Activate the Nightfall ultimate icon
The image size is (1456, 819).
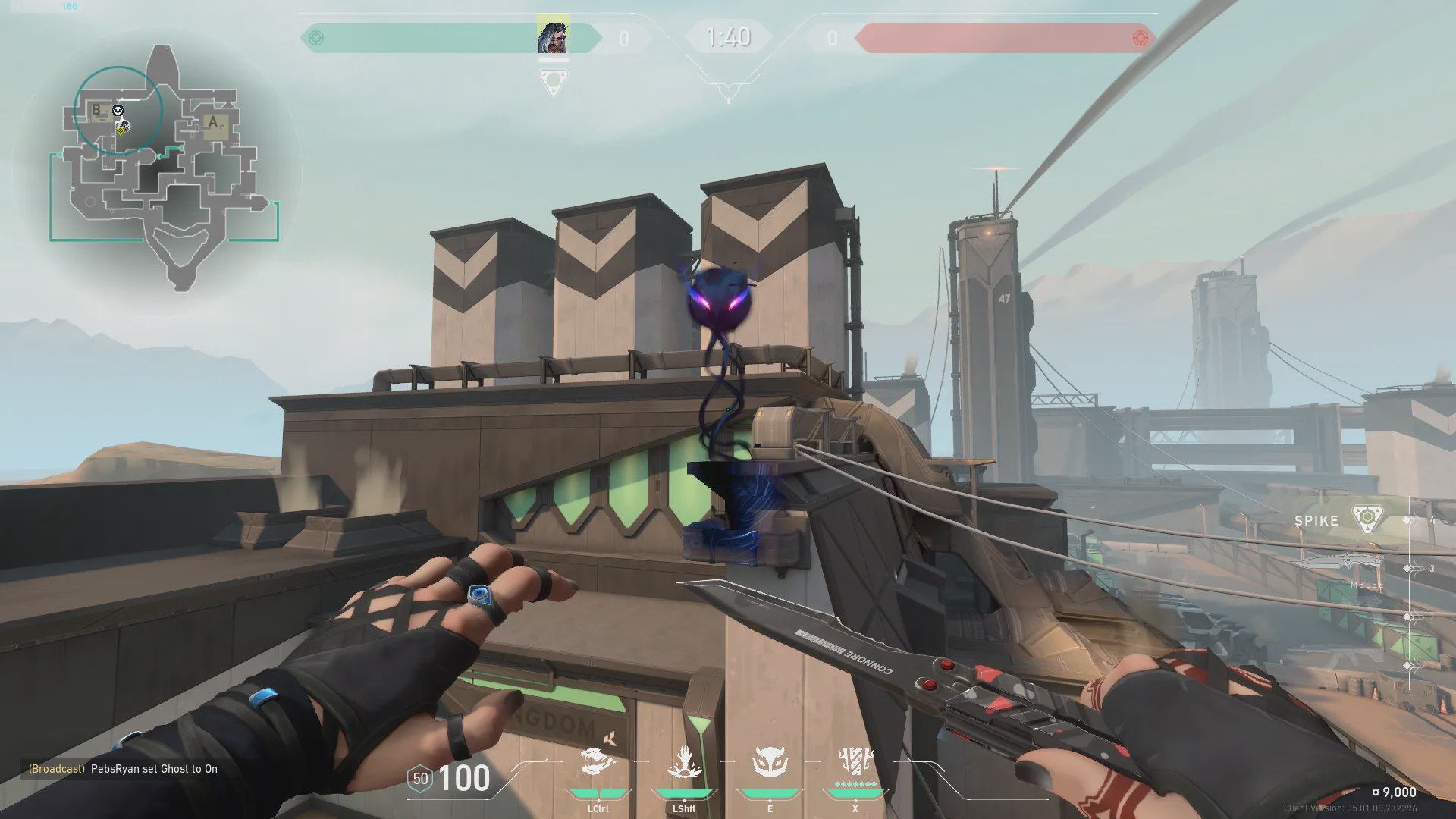(855, 761)
